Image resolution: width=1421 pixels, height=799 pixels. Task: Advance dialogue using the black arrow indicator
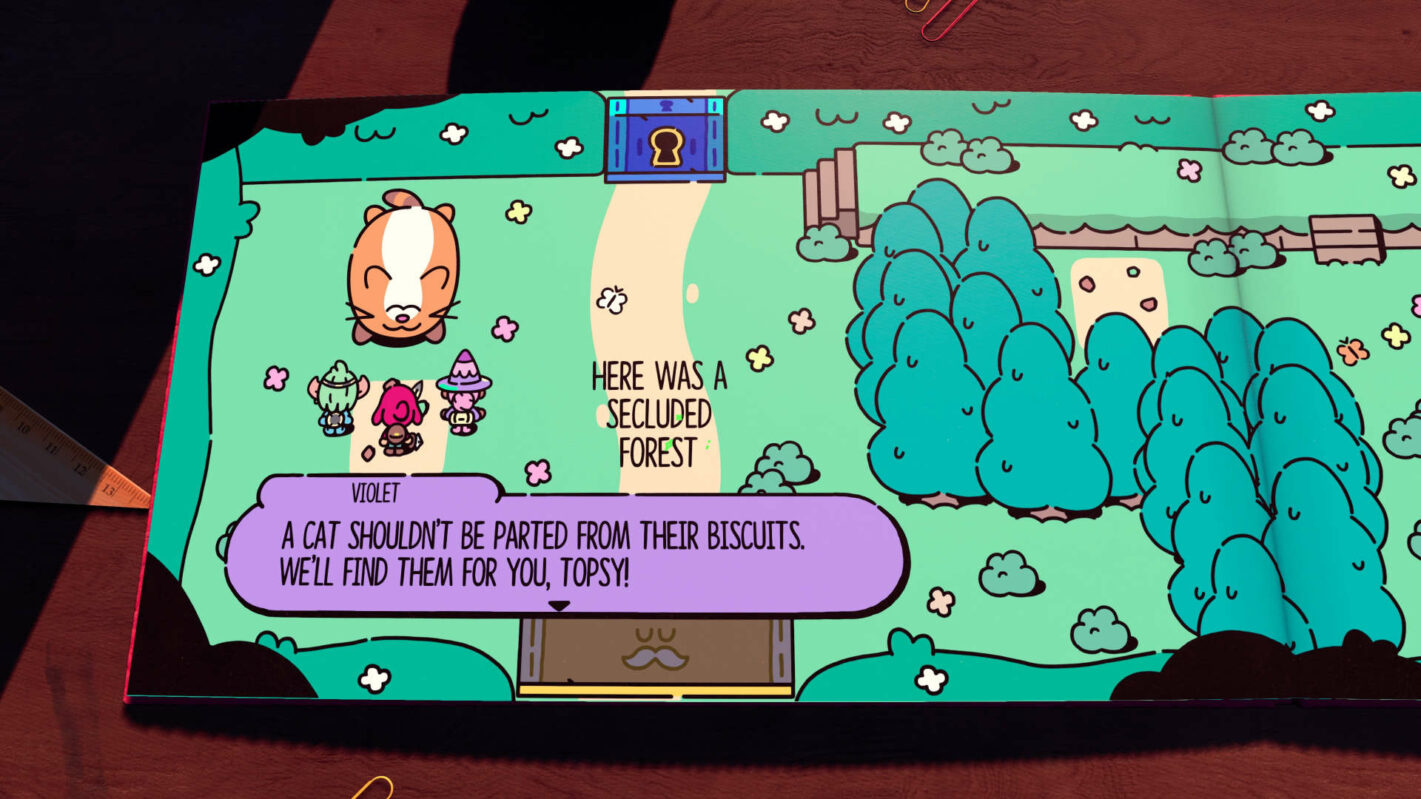(x=560, y=604)
